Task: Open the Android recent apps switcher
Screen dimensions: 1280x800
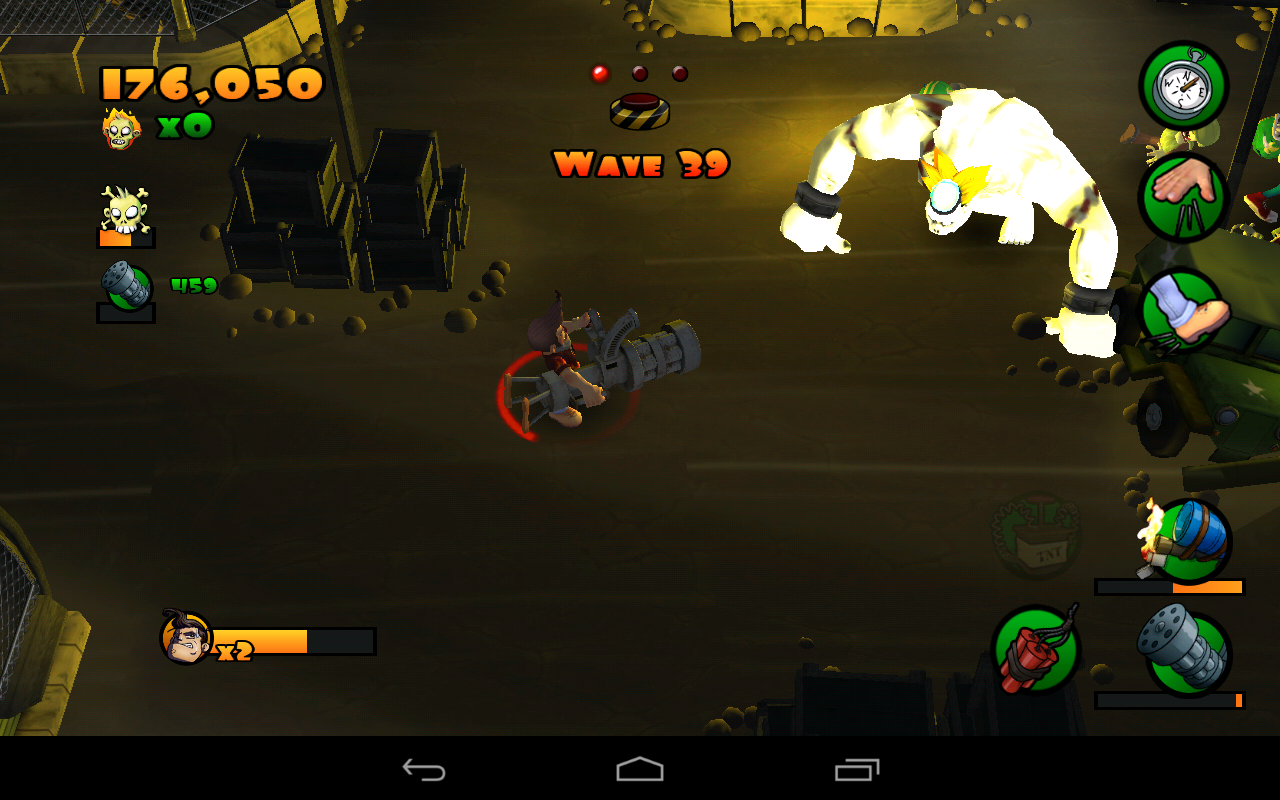Action: coord(855,770)
